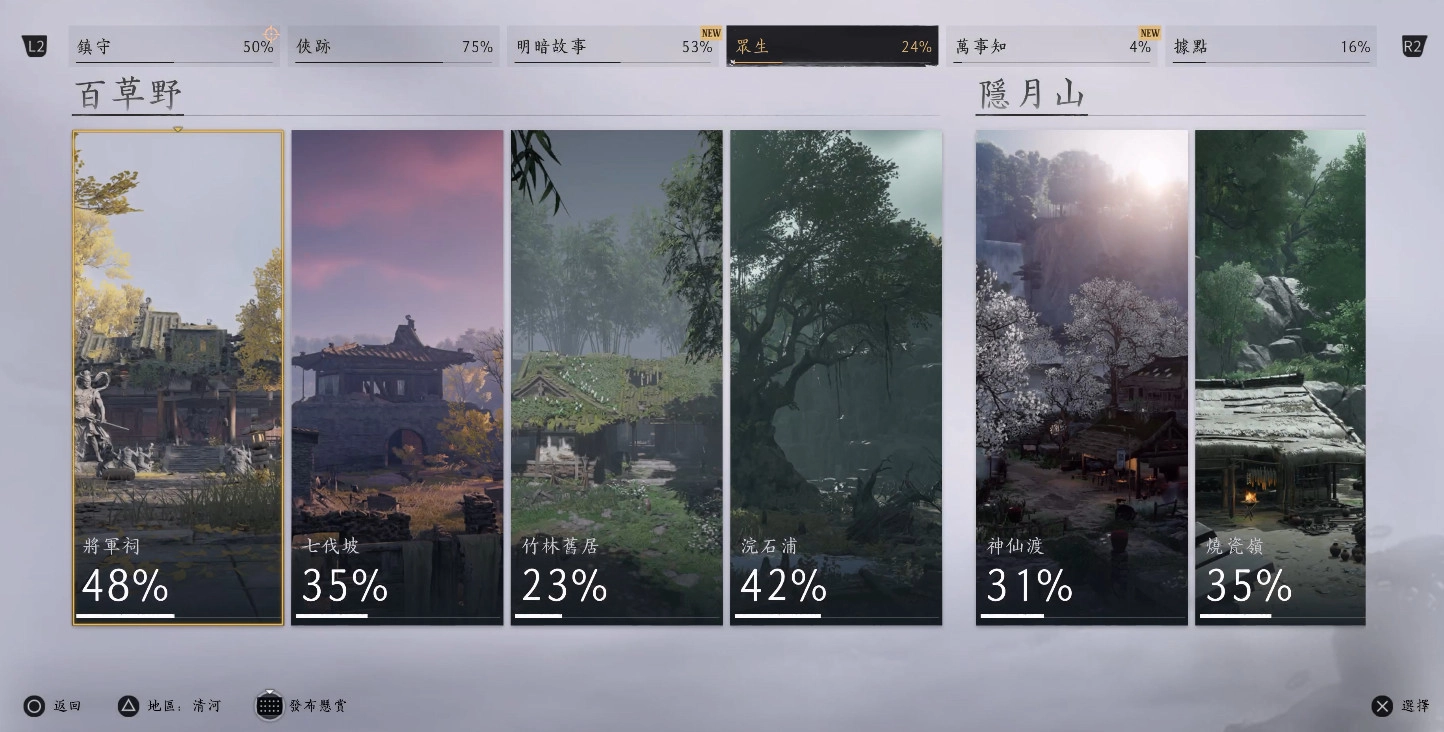
Task: Switch to the 萬事知 tab
Action: tap(1051, 46)
